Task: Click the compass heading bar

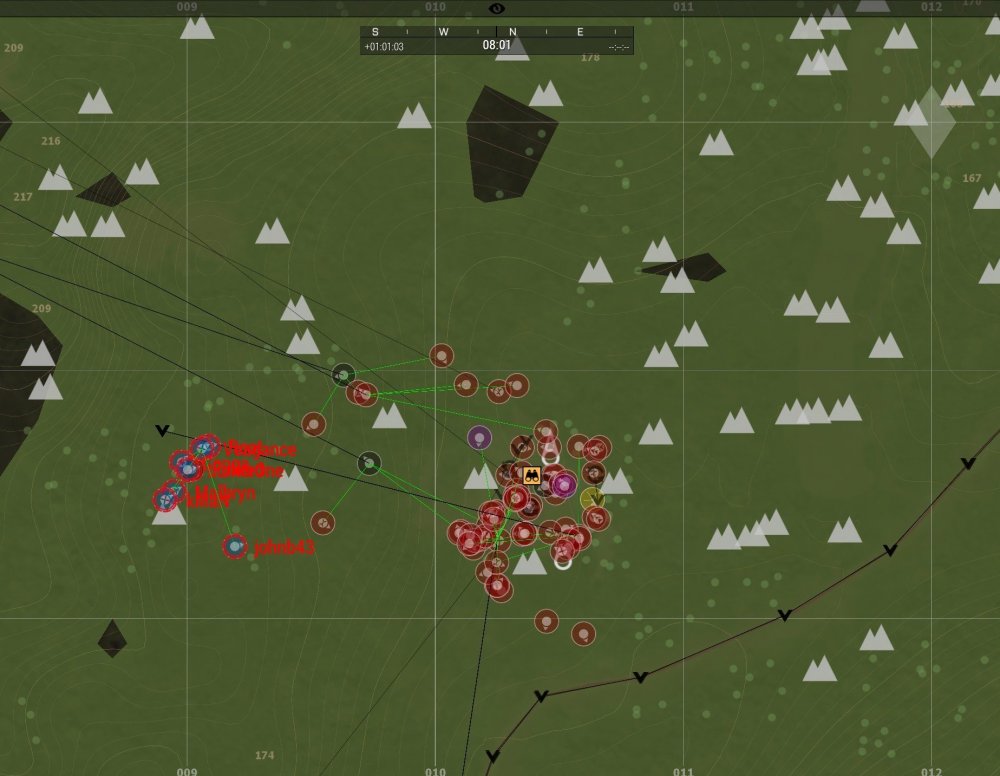Action: 497,32
